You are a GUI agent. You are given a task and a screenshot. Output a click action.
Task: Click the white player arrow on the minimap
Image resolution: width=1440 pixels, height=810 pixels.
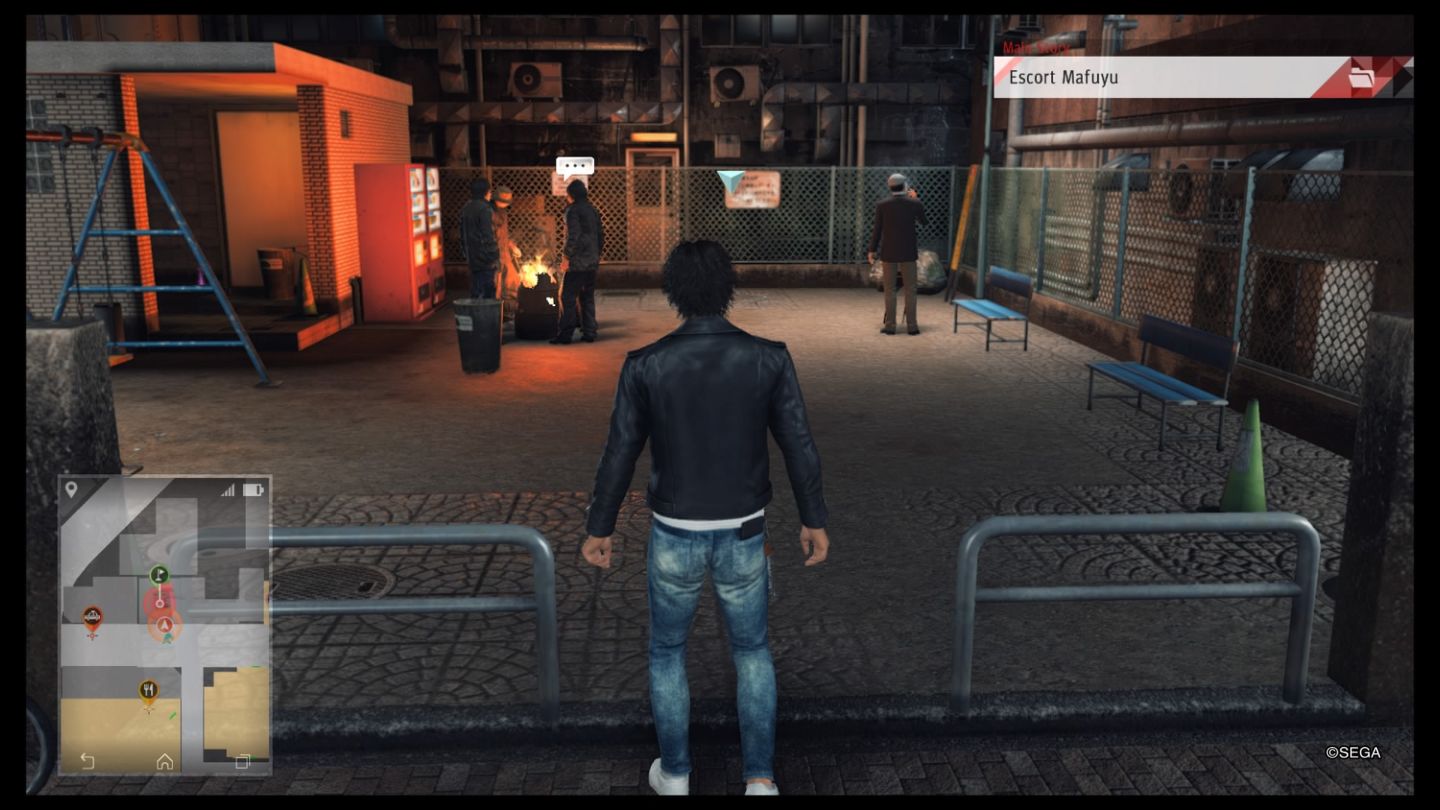pyautogui.click(x=164, y=624)
